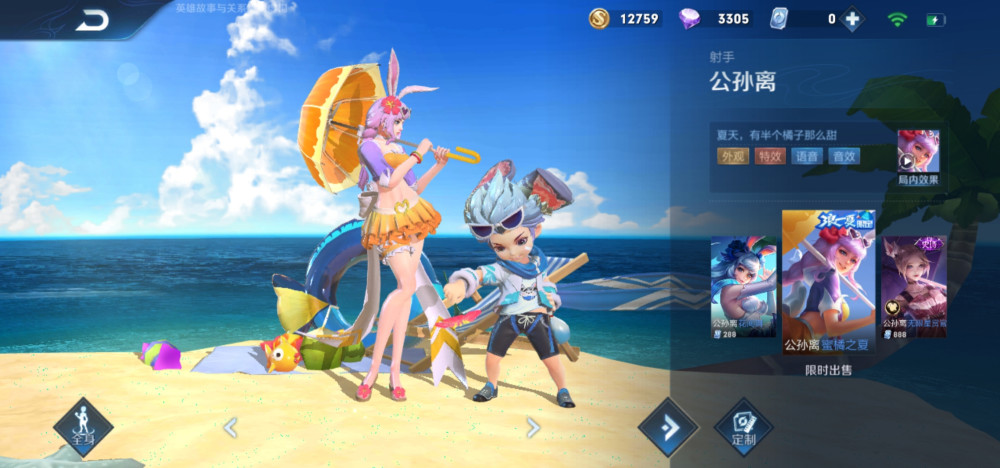Image resolution: width=1000 pixels, height=468 pixels.
Task: Choose the 蜜橘之夏 skin card
Action: click(828, 285)
